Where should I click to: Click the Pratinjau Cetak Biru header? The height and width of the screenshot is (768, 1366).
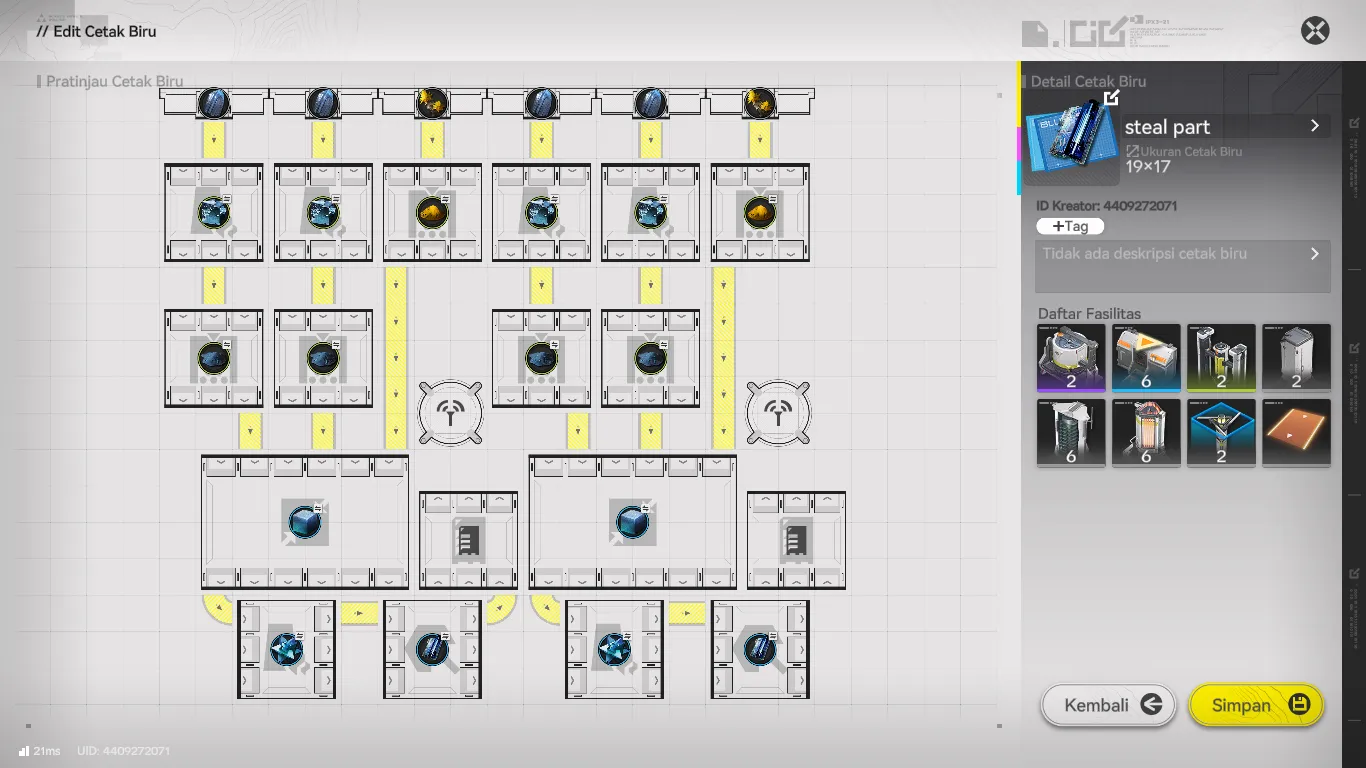pyautogui.click(x=112, y=81)
